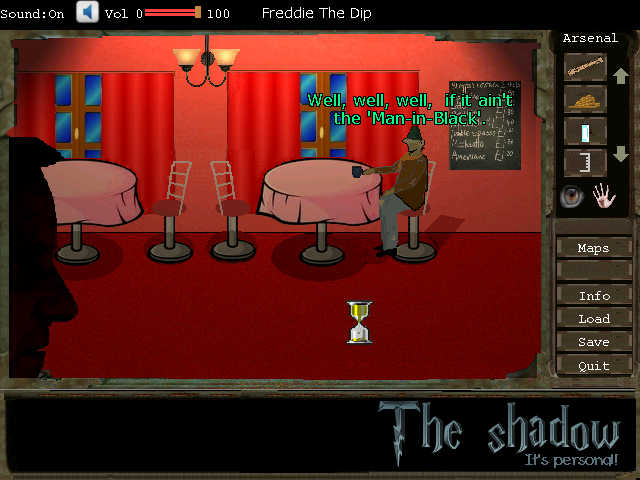Open the Info panel
The width and height of the screenshot is (640, 480).
click(594, 296)
